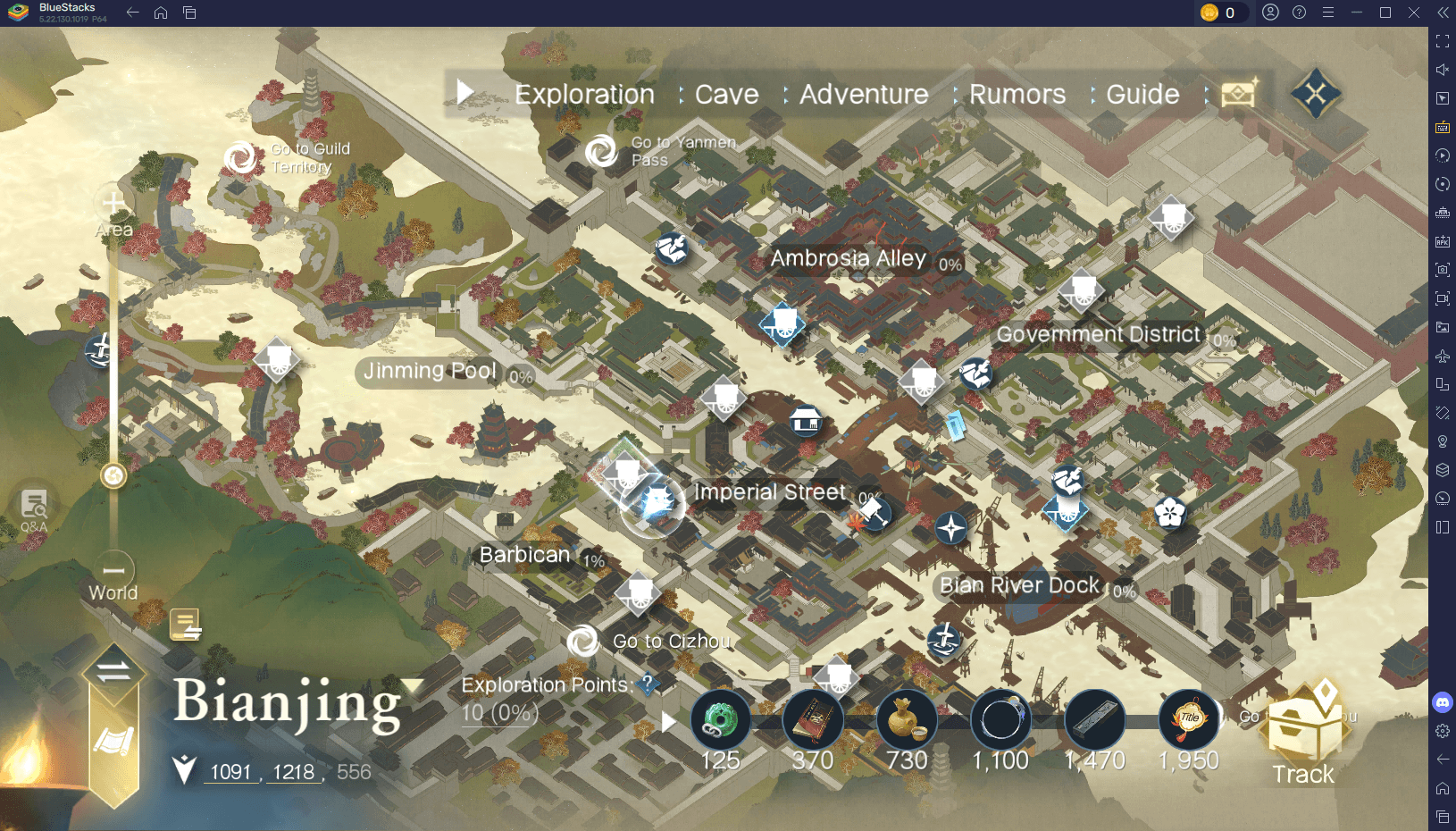The width and height of the screenshot is (1456, 831).
Task: Minimize the BlueStacks window
Action: point(1356,13)
